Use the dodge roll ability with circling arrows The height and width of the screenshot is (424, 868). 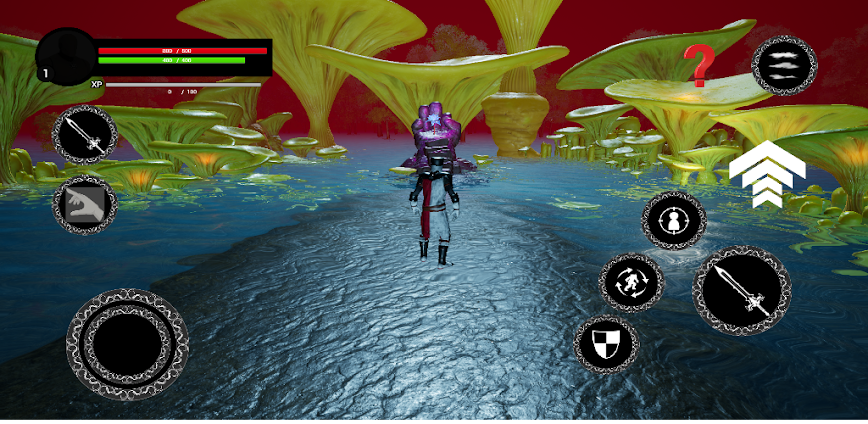click(x=631, y=282)
